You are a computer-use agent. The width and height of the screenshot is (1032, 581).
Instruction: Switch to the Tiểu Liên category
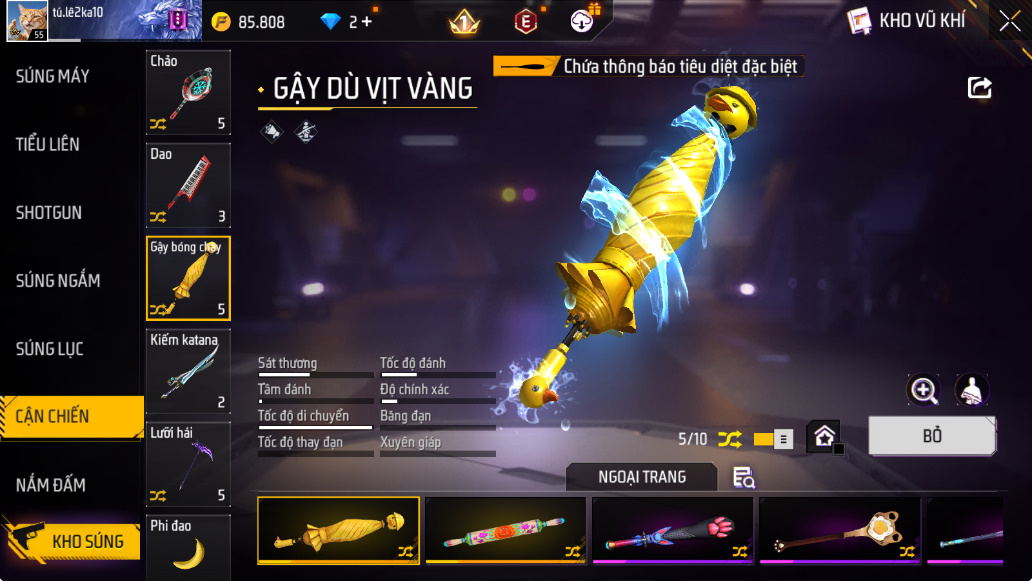pyautogui.click(x=48, y=144)
